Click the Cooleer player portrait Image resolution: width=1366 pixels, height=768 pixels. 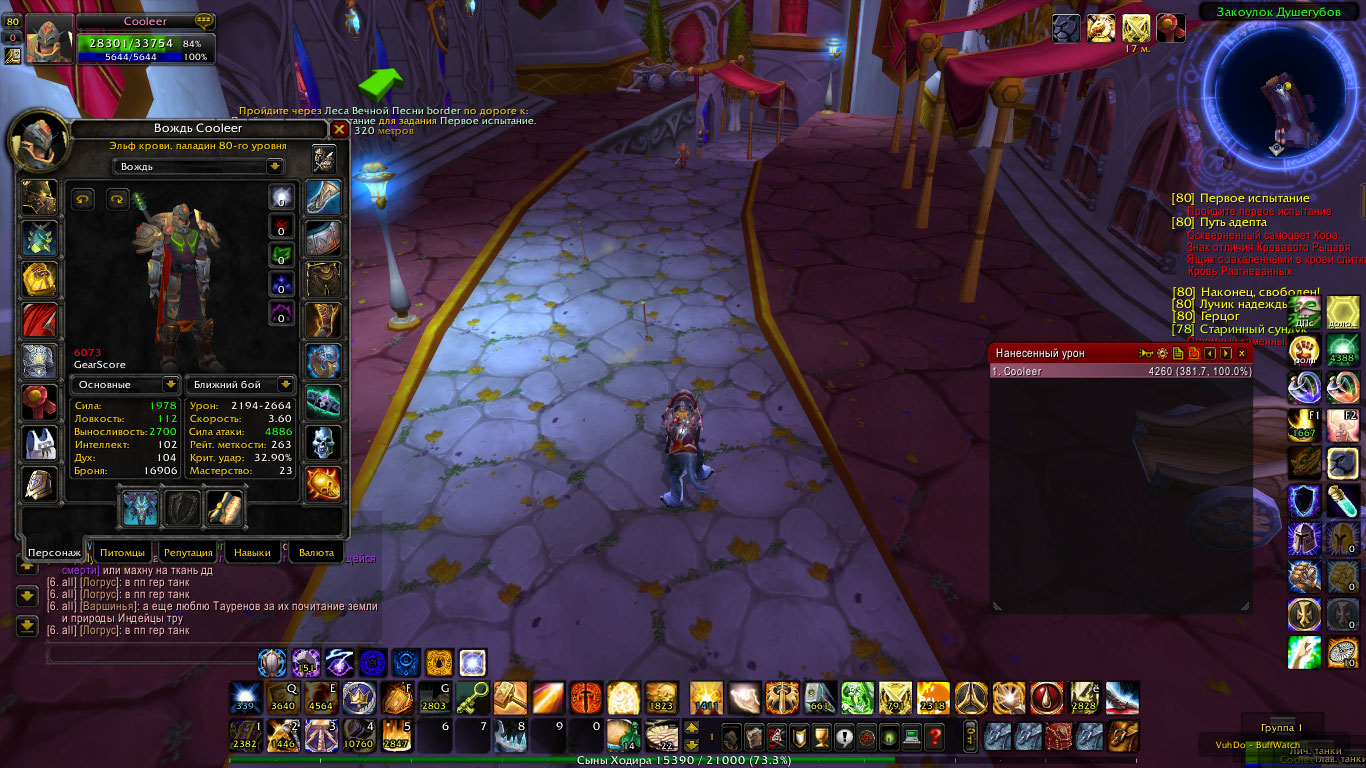[48, 40]
